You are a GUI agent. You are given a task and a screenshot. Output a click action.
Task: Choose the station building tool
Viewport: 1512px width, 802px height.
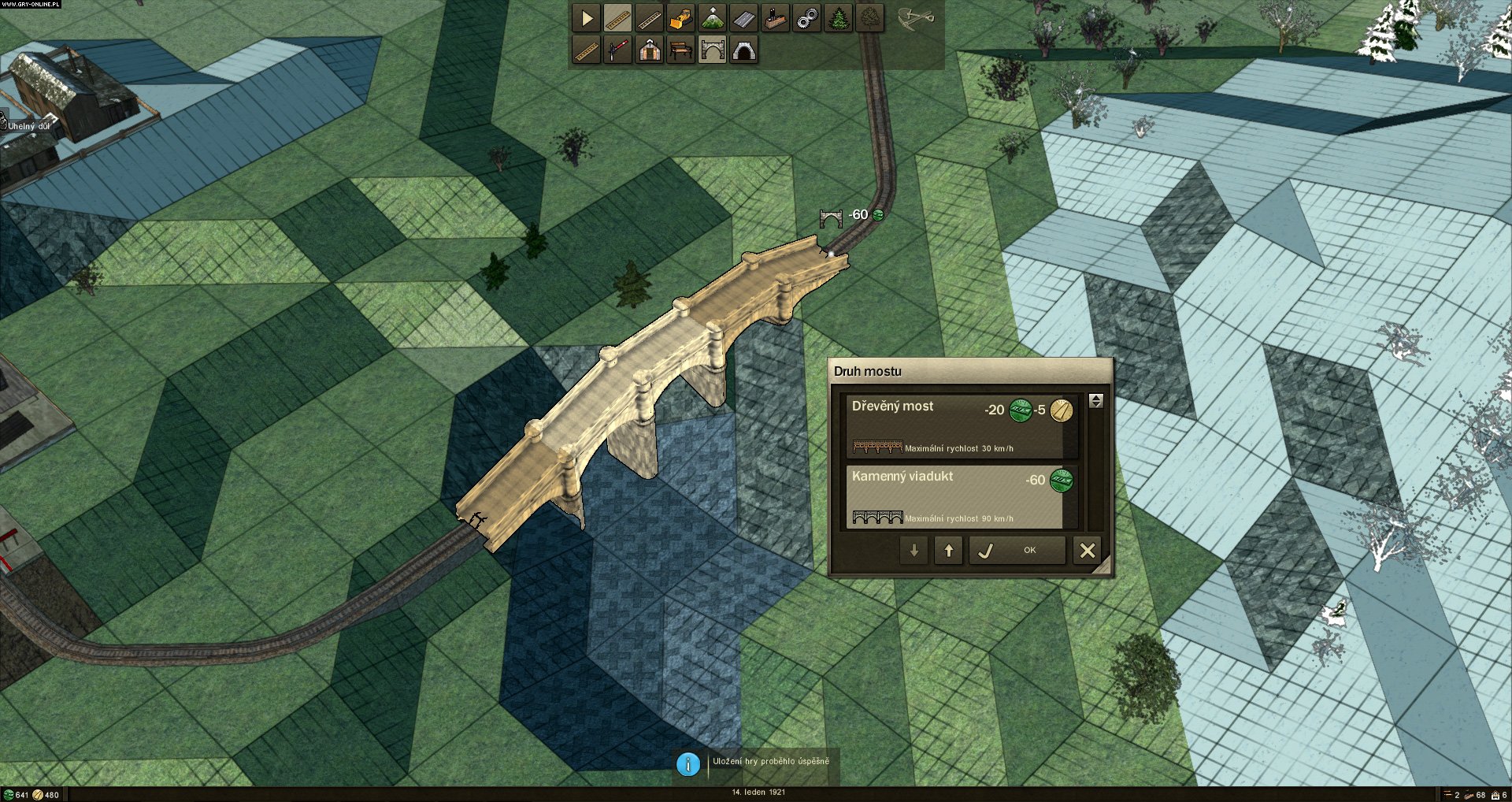click(x=650, y=51)
